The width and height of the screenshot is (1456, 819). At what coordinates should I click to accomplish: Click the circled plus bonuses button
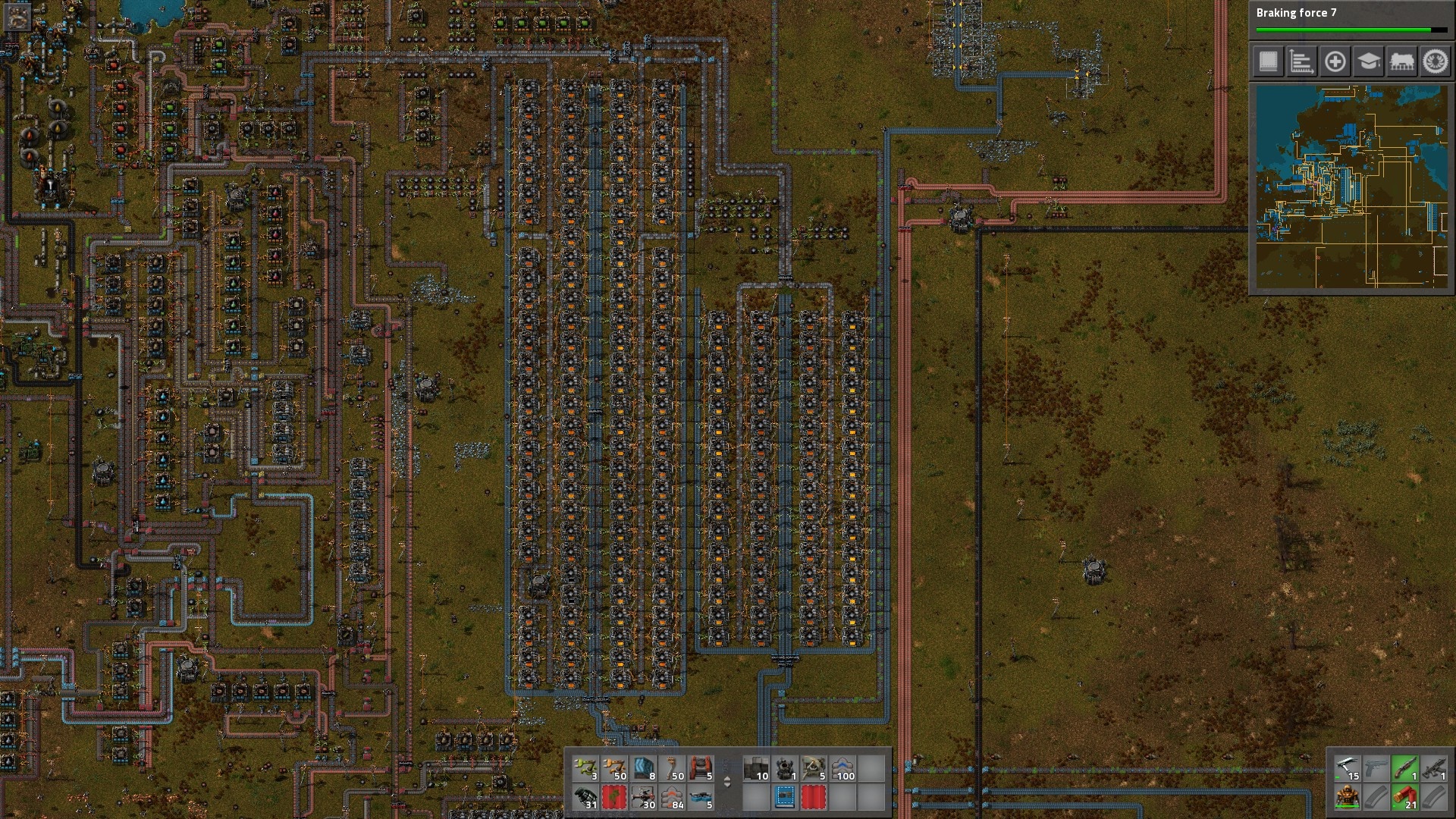1335,61
